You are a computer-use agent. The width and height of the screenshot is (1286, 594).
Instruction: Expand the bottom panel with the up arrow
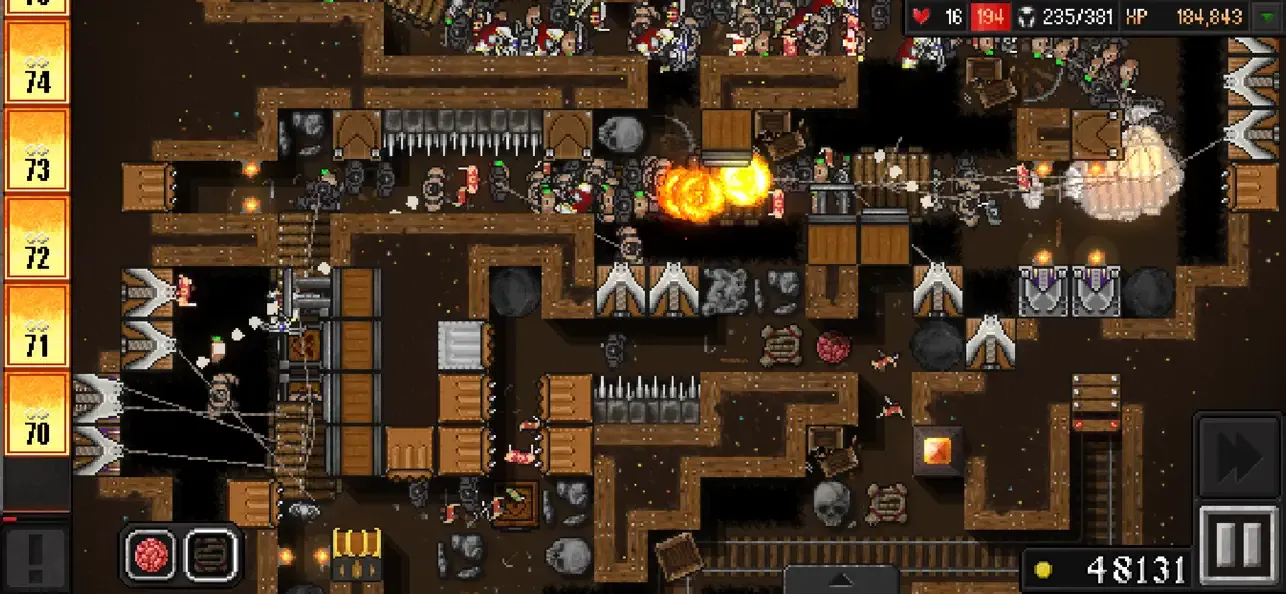[840, 580]
